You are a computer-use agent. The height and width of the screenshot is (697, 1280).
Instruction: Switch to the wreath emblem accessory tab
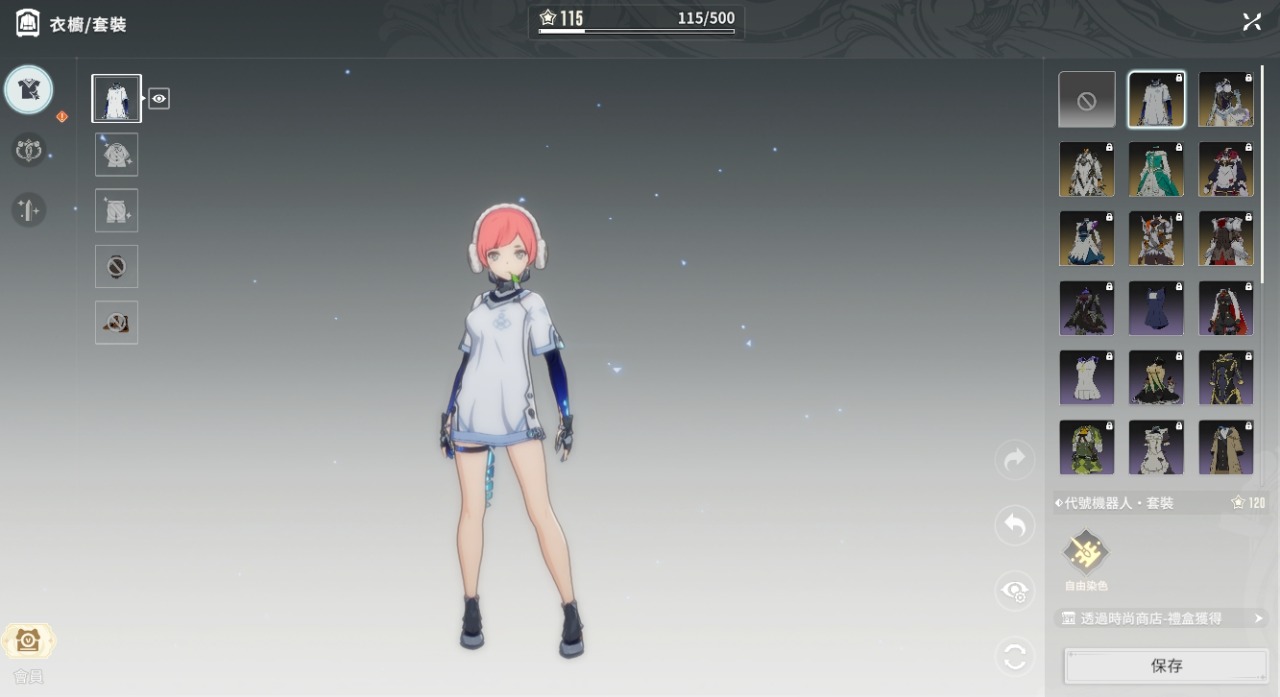pos(28,150)
